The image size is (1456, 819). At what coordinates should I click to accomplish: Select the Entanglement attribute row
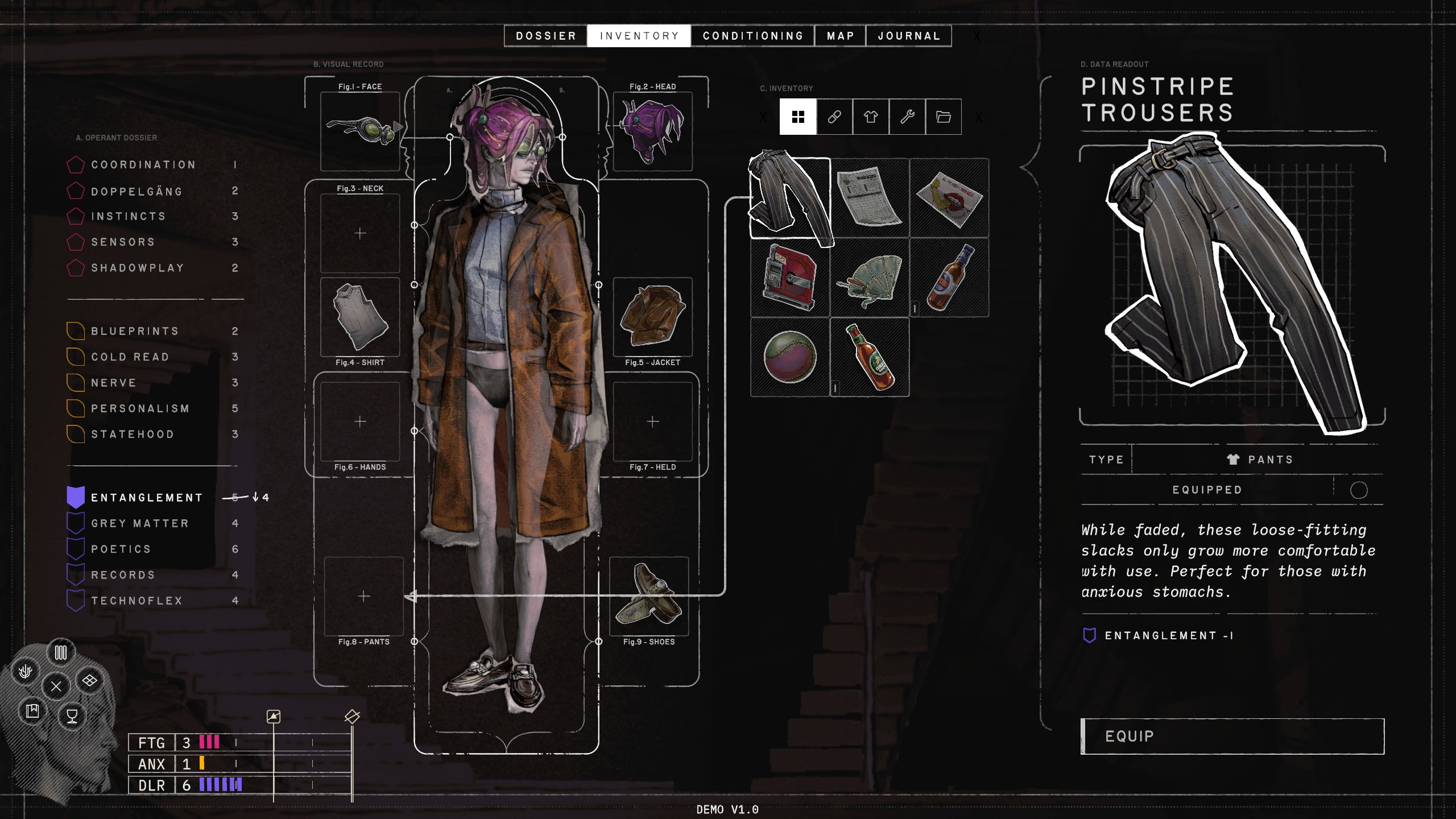click(x=147, y=498)
